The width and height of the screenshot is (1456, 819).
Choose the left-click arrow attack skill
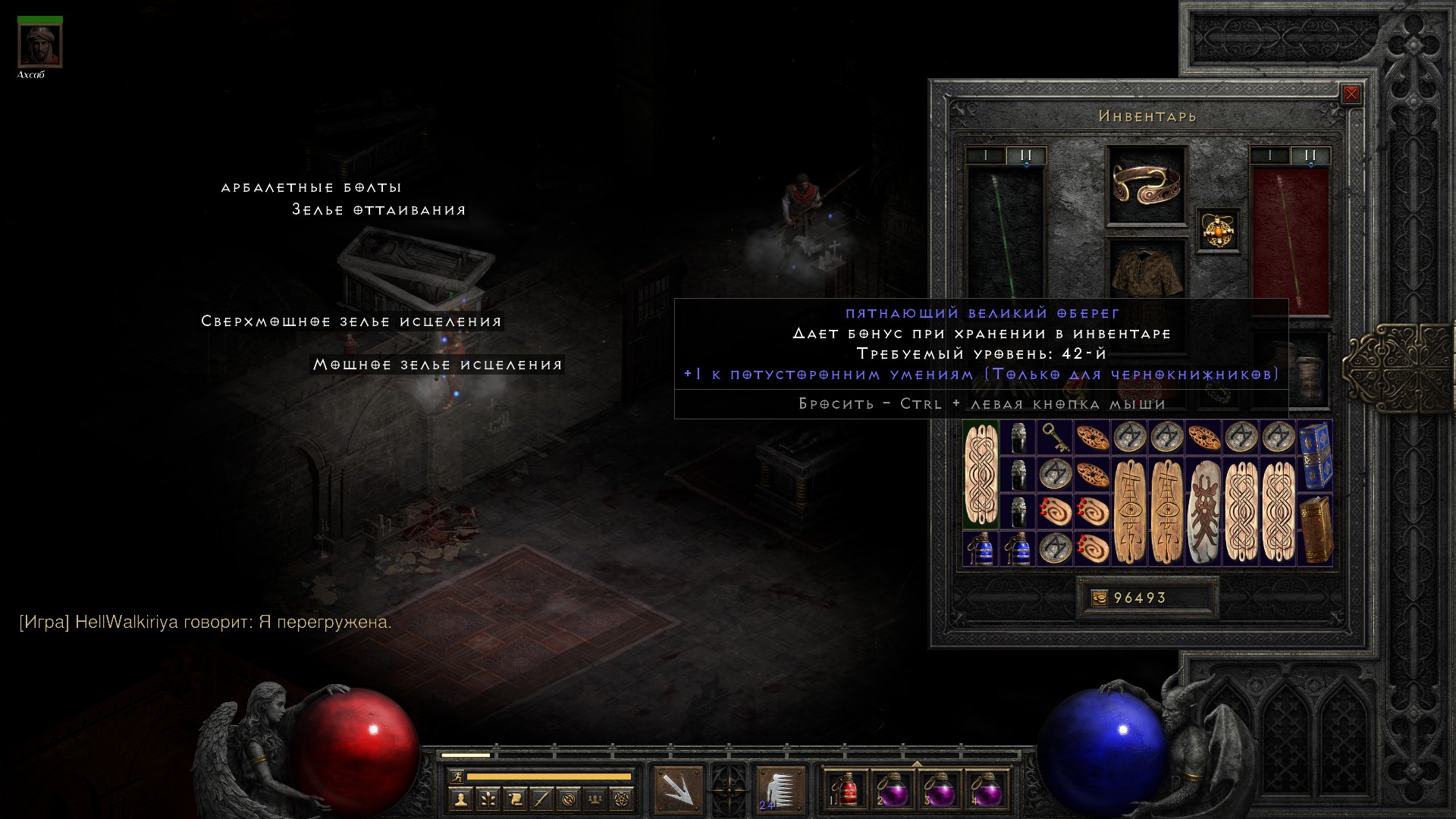[678, 789]
